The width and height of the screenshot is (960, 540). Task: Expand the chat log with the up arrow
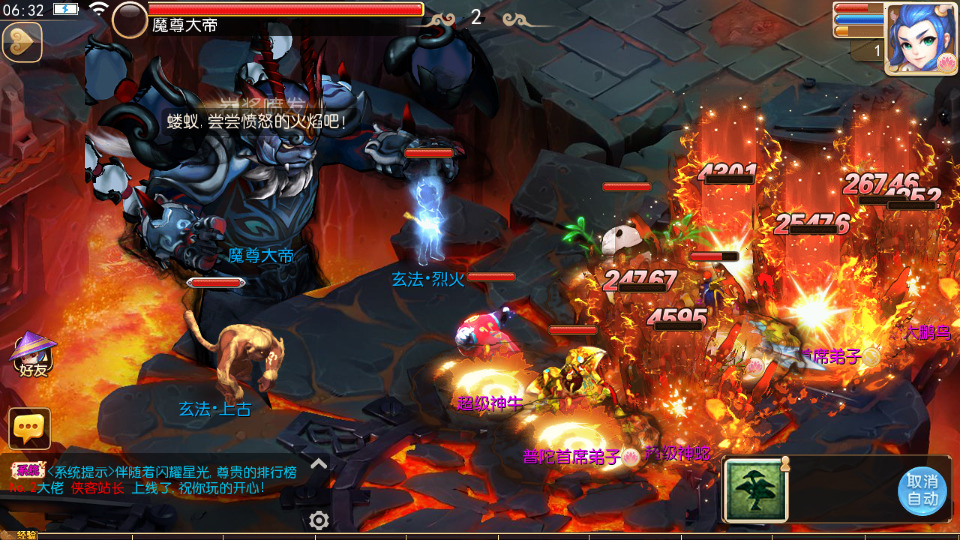[319, 463]
